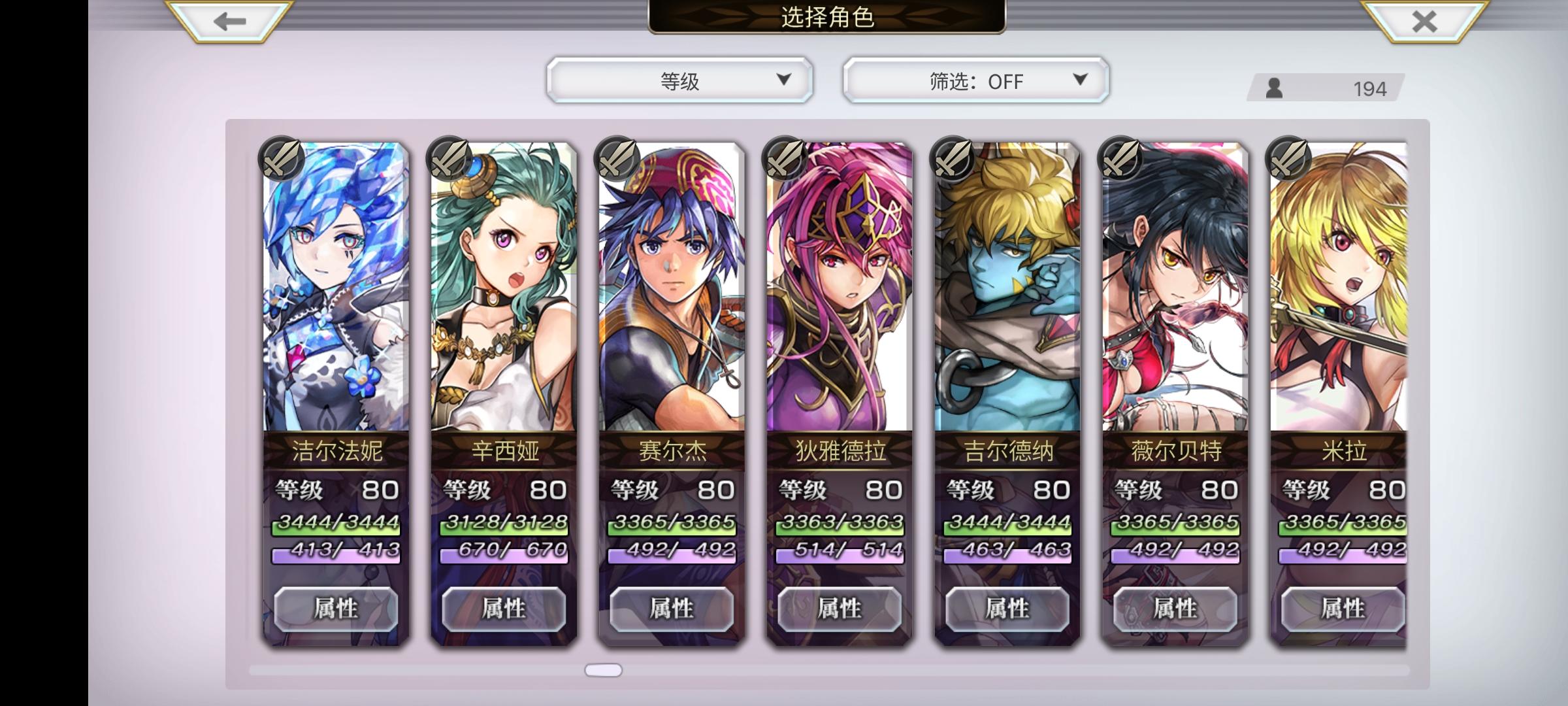Click the sword icon on 赛尔杰's card
Viewport: 1568px width, 706px height.
click(617, 159)
